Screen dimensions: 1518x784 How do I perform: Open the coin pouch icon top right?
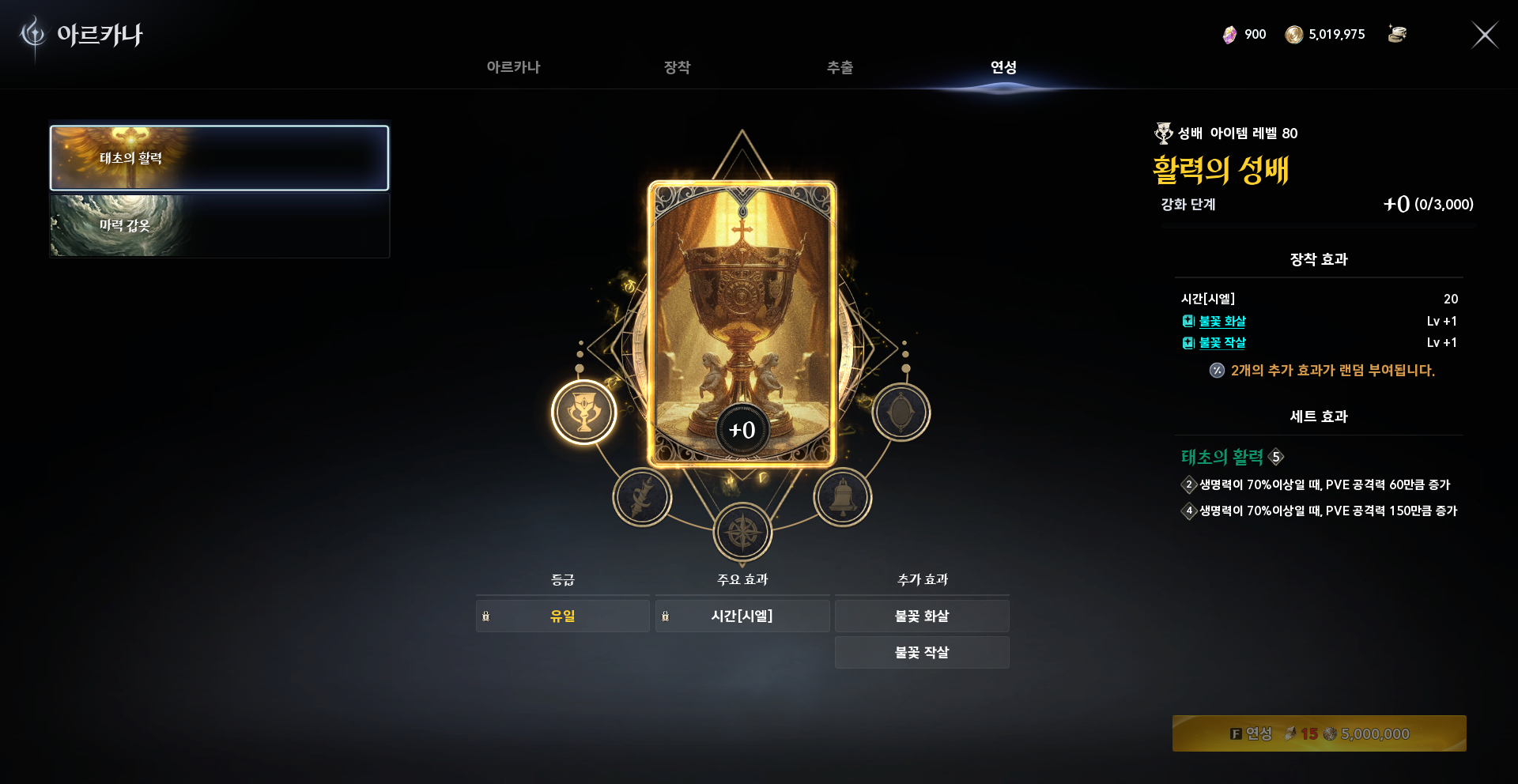pos(1397,34)
